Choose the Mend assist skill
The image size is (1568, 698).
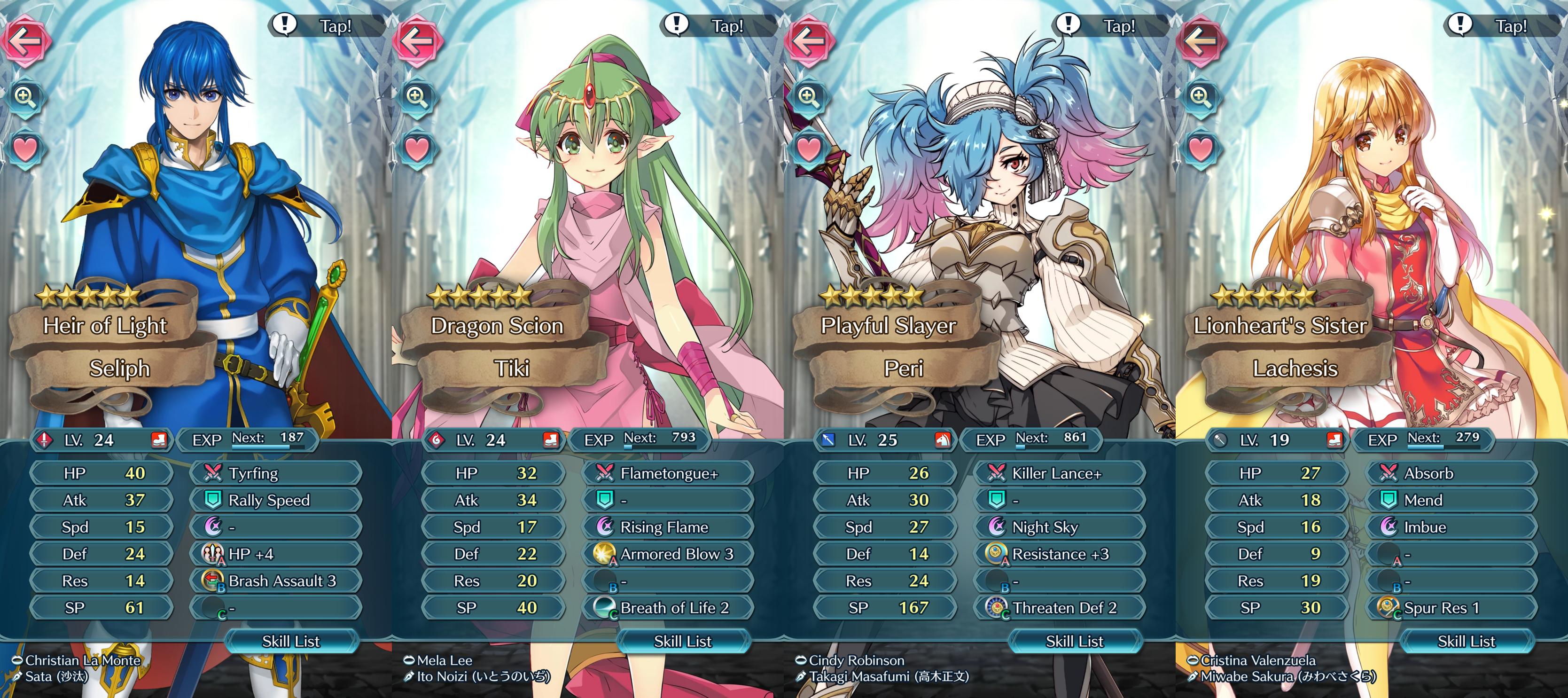pos(1452,500)
